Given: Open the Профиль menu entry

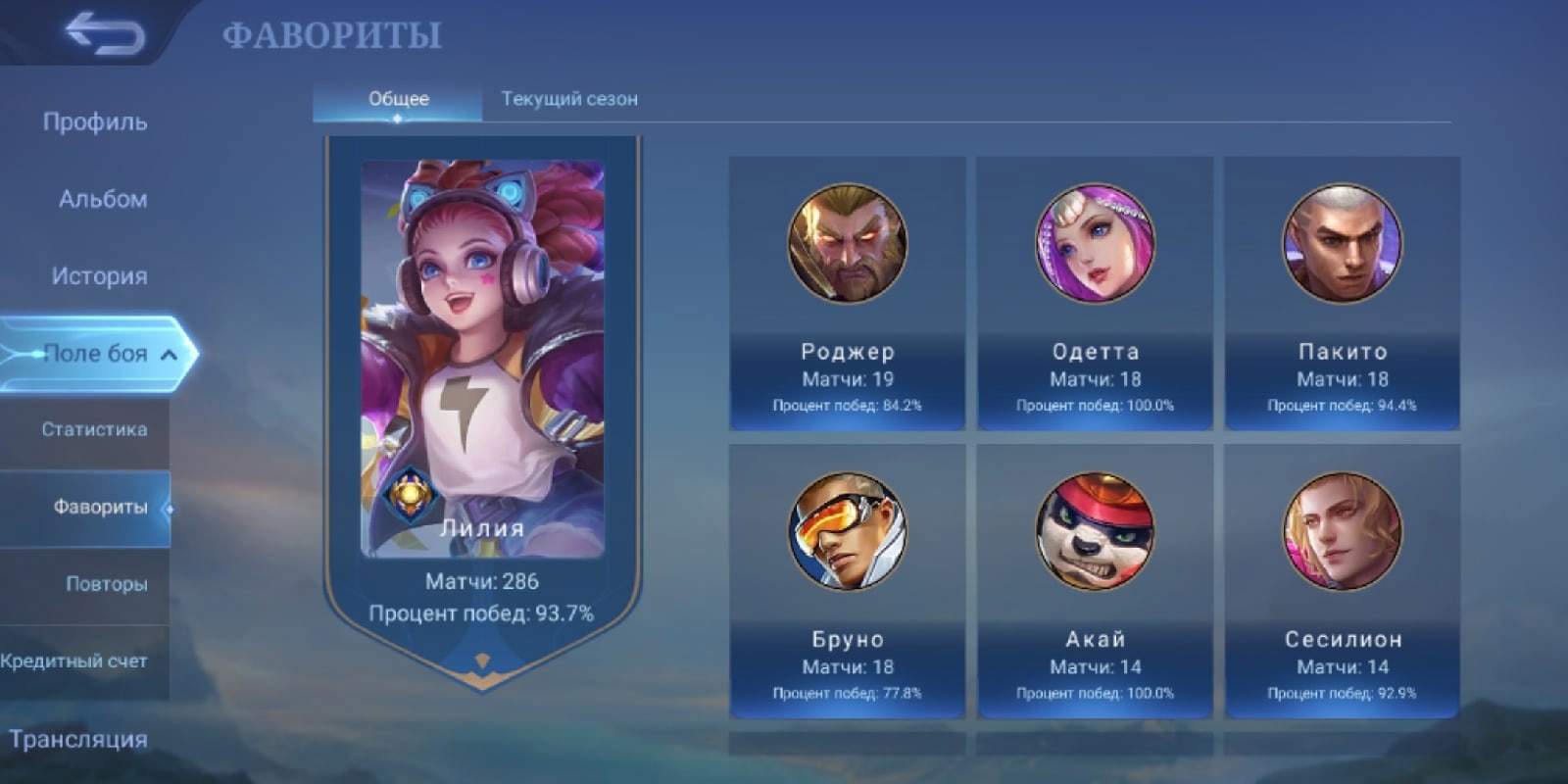Looking at the screenshot, I should click(95, 122).
